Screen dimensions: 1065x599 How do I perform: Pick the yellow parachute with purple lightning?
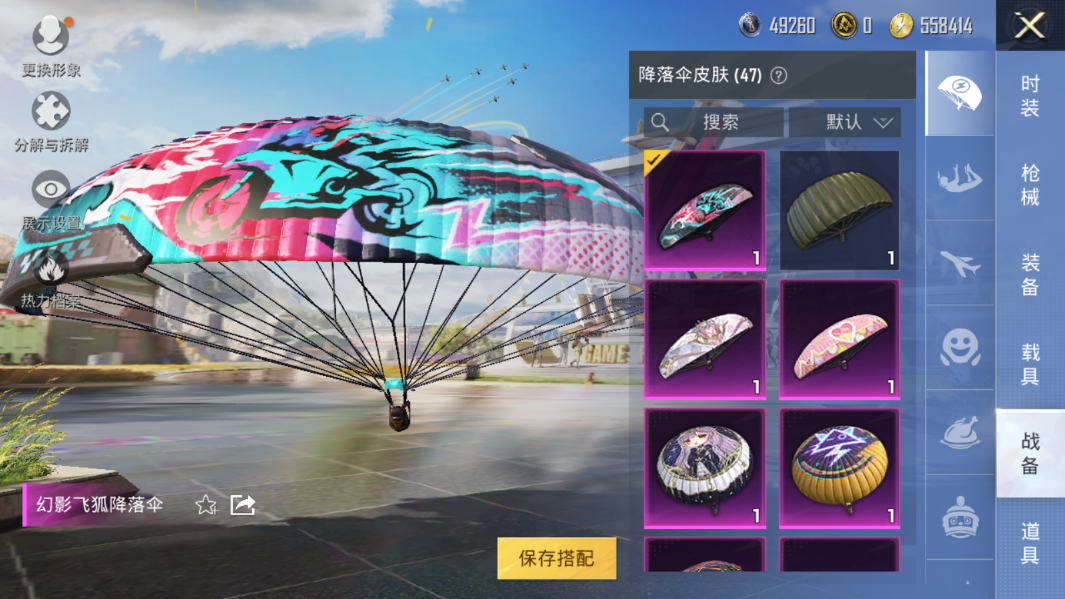click(x=839, y=468)
